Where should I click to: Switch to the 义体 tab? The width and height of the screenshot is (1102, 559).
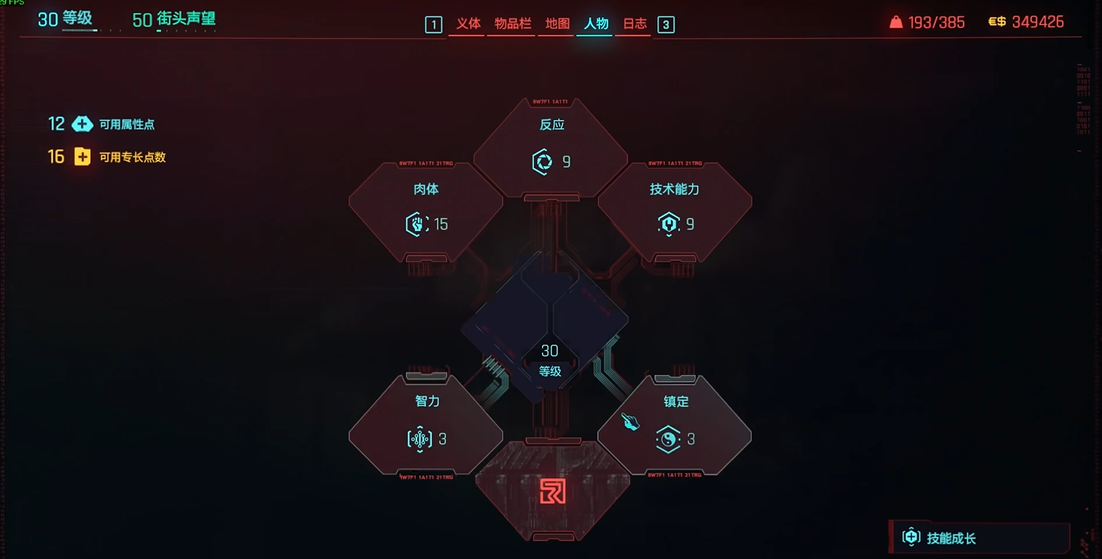coord(468,24)
